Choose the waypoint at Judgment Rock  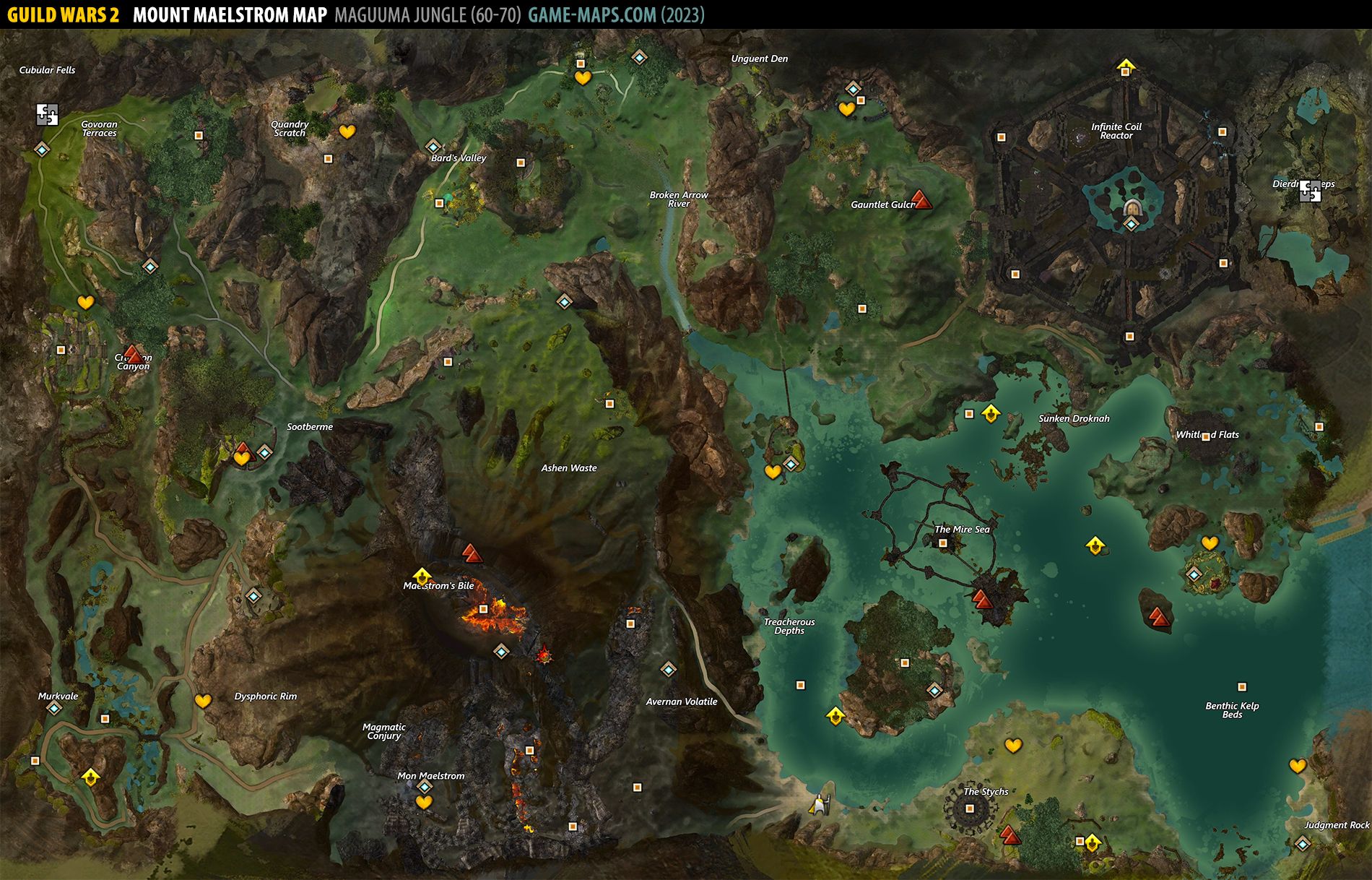pos(1302,843)
